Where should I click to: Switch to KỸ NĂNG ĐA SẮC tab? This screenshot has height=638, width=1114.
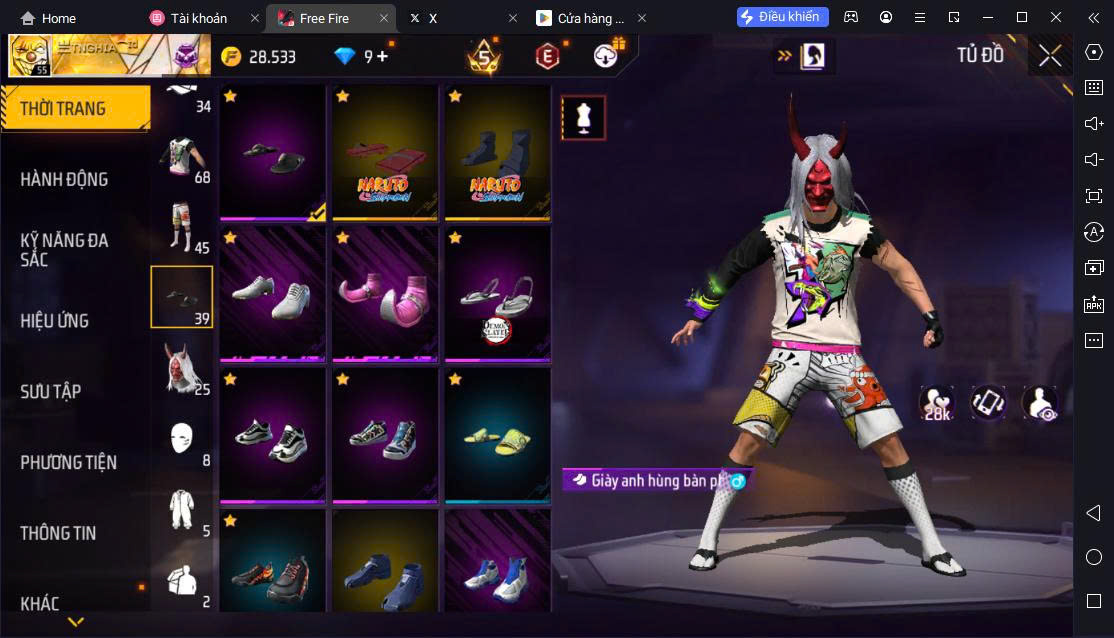(x=64, y=250)
